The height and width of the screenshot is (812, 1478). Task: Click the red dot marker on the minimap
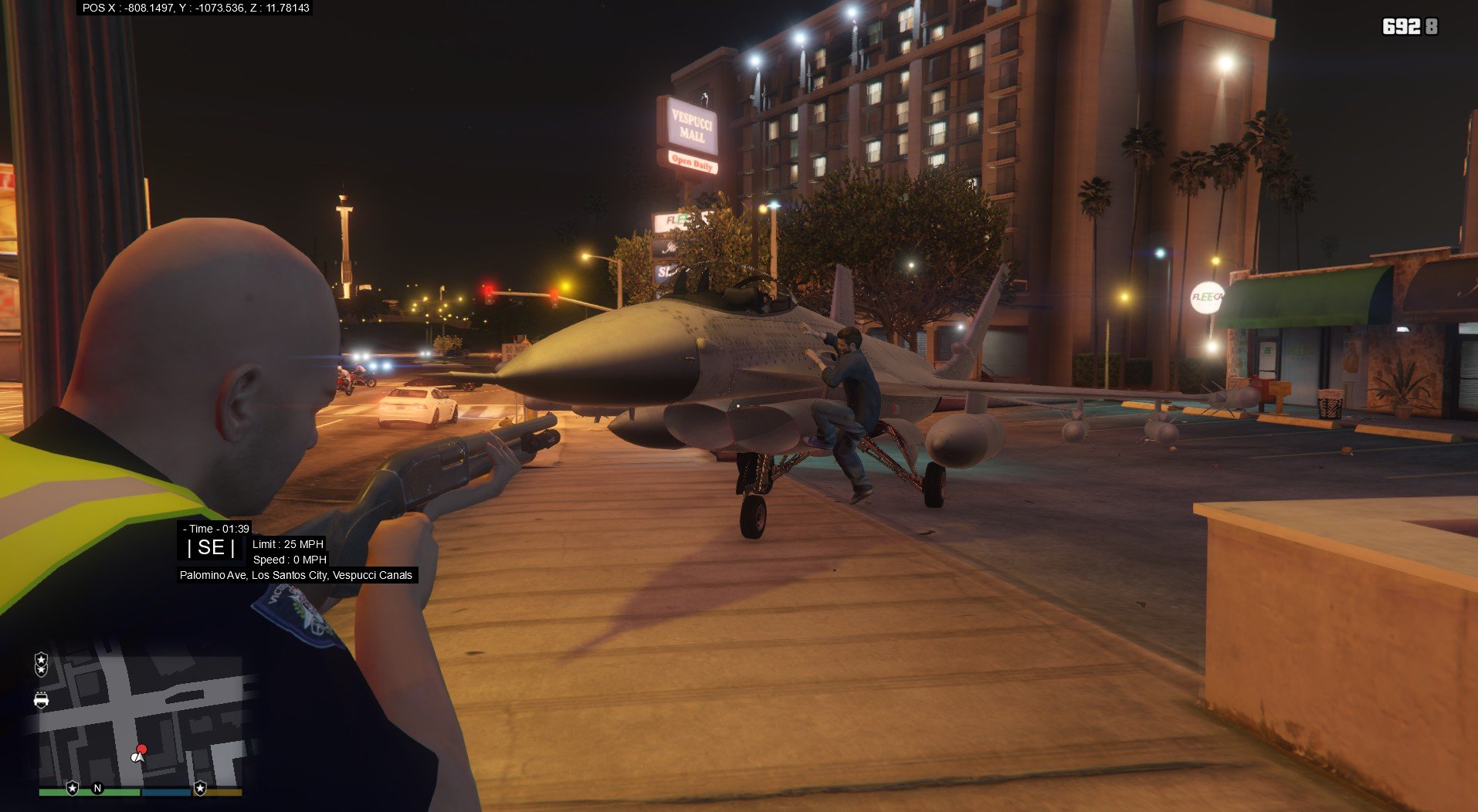coord(142,749)
